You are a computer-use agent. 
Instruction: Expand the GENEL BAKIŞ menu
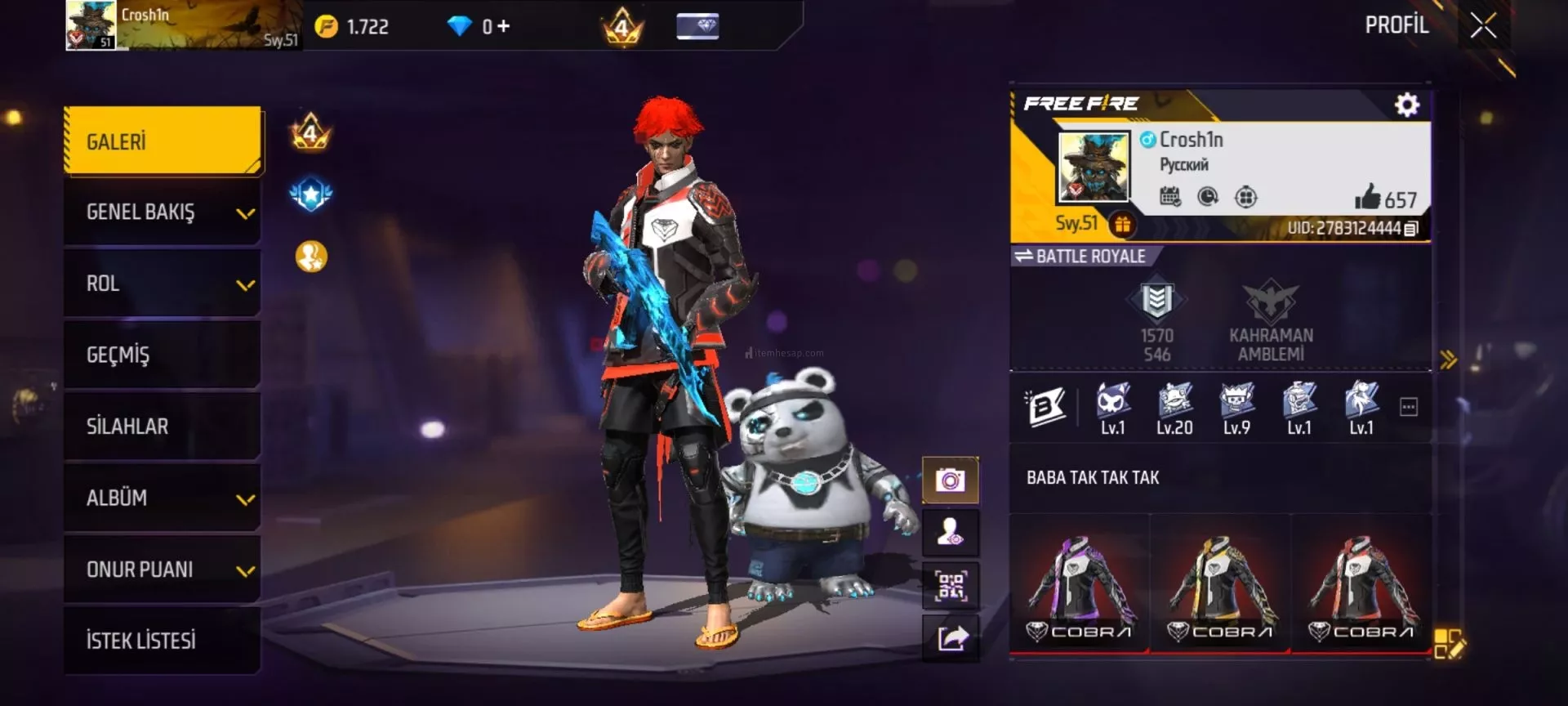point(163,212)
